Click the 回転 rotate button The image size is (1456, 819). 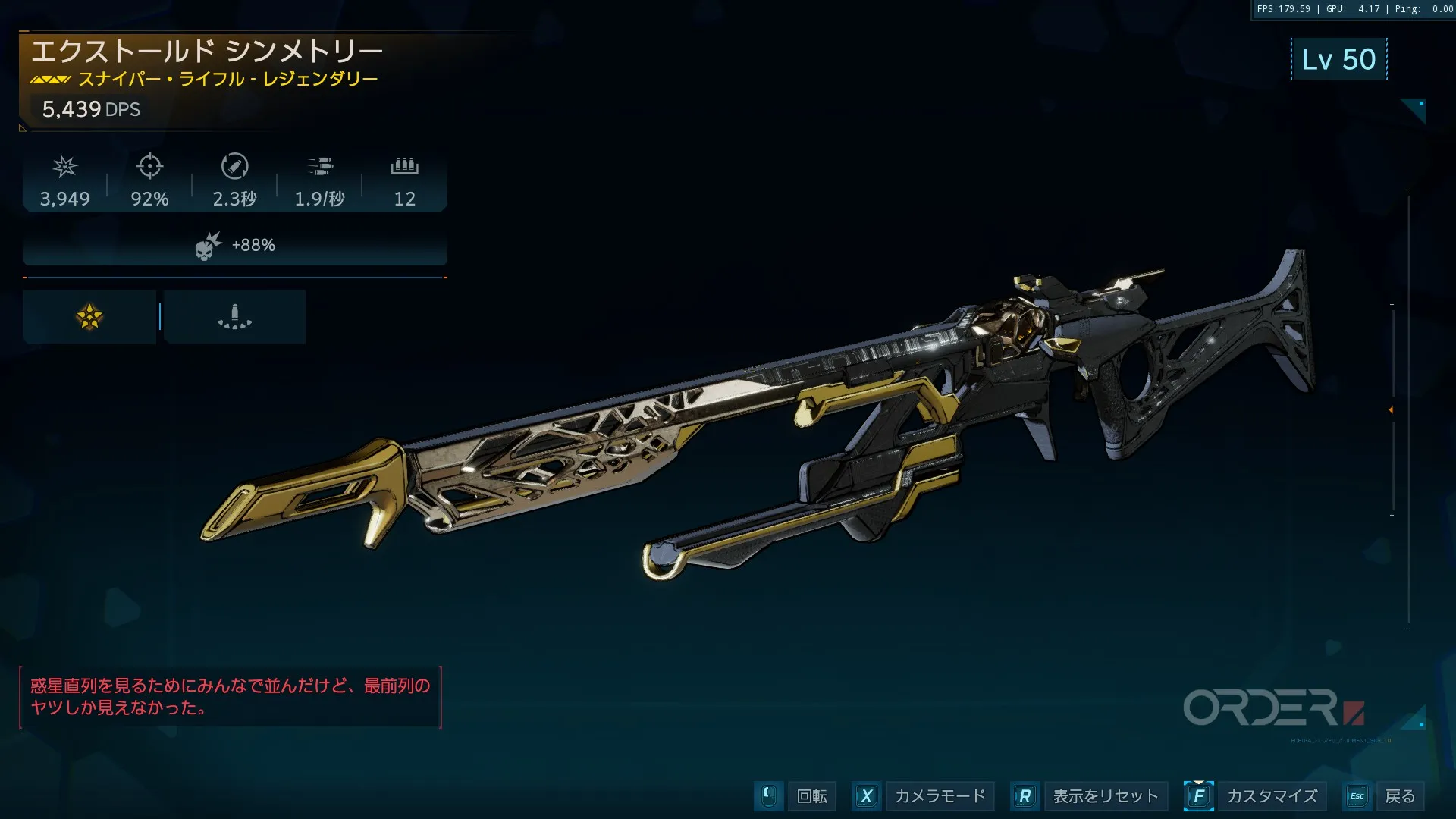pos(811,796)
